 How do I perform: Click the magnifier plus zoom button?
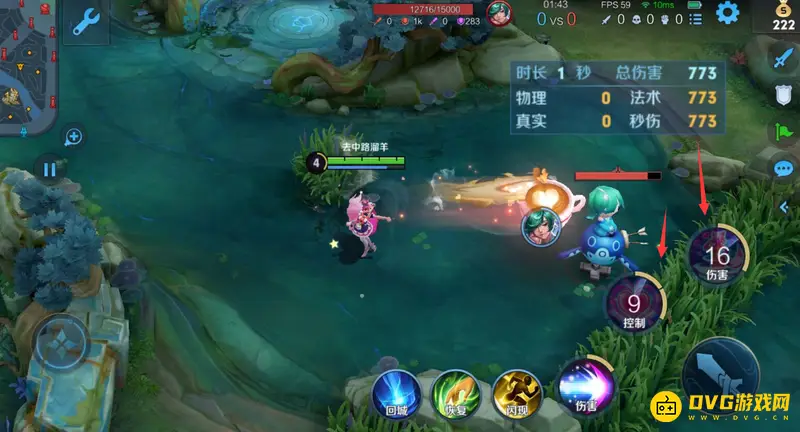(73, 137)
